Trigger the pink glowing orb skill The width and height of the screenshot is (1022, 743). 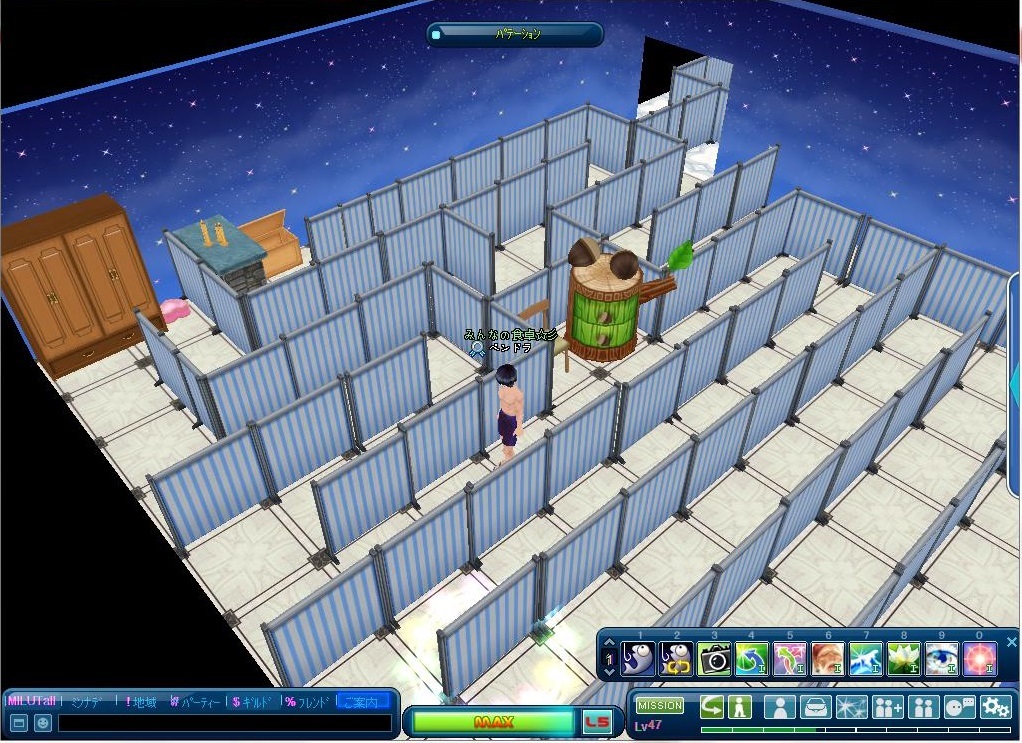point(980,658)
